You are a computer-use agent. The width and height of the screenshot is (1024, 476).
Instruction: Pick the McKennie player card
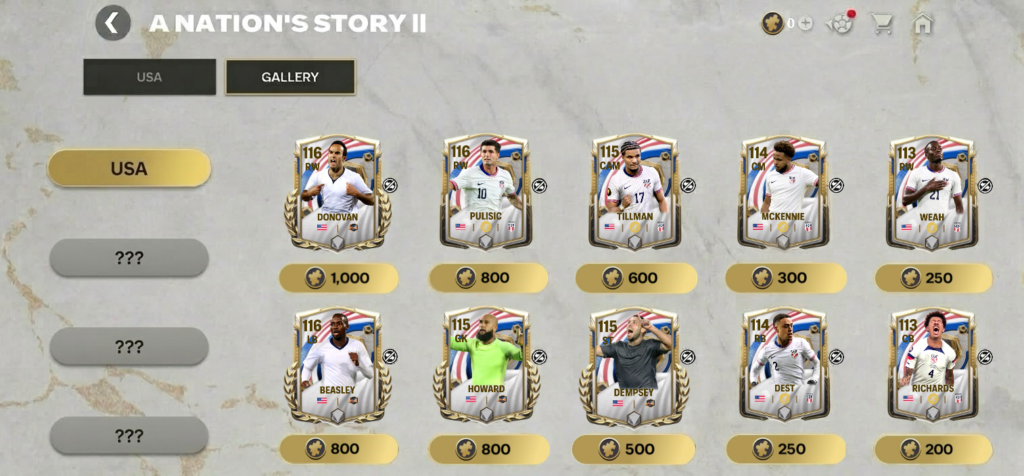pos(783,192)
